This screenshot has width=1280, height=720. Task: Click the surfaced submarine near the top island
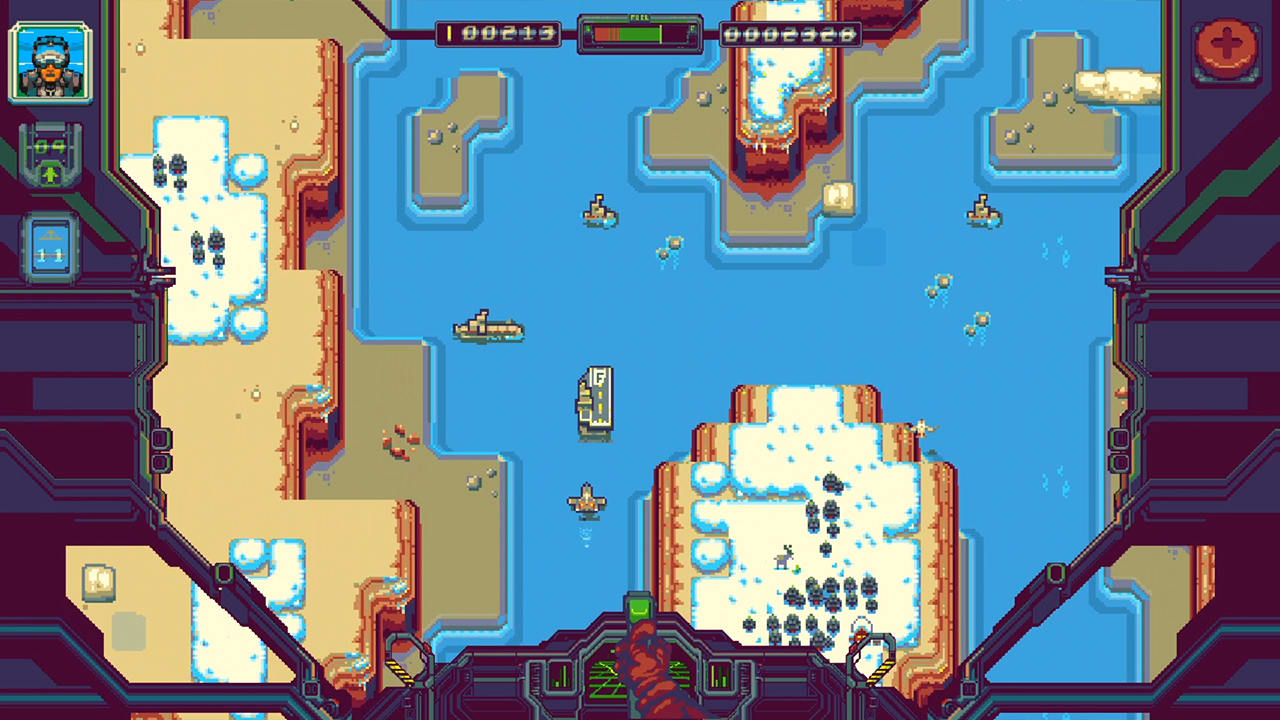pos(597,212)
